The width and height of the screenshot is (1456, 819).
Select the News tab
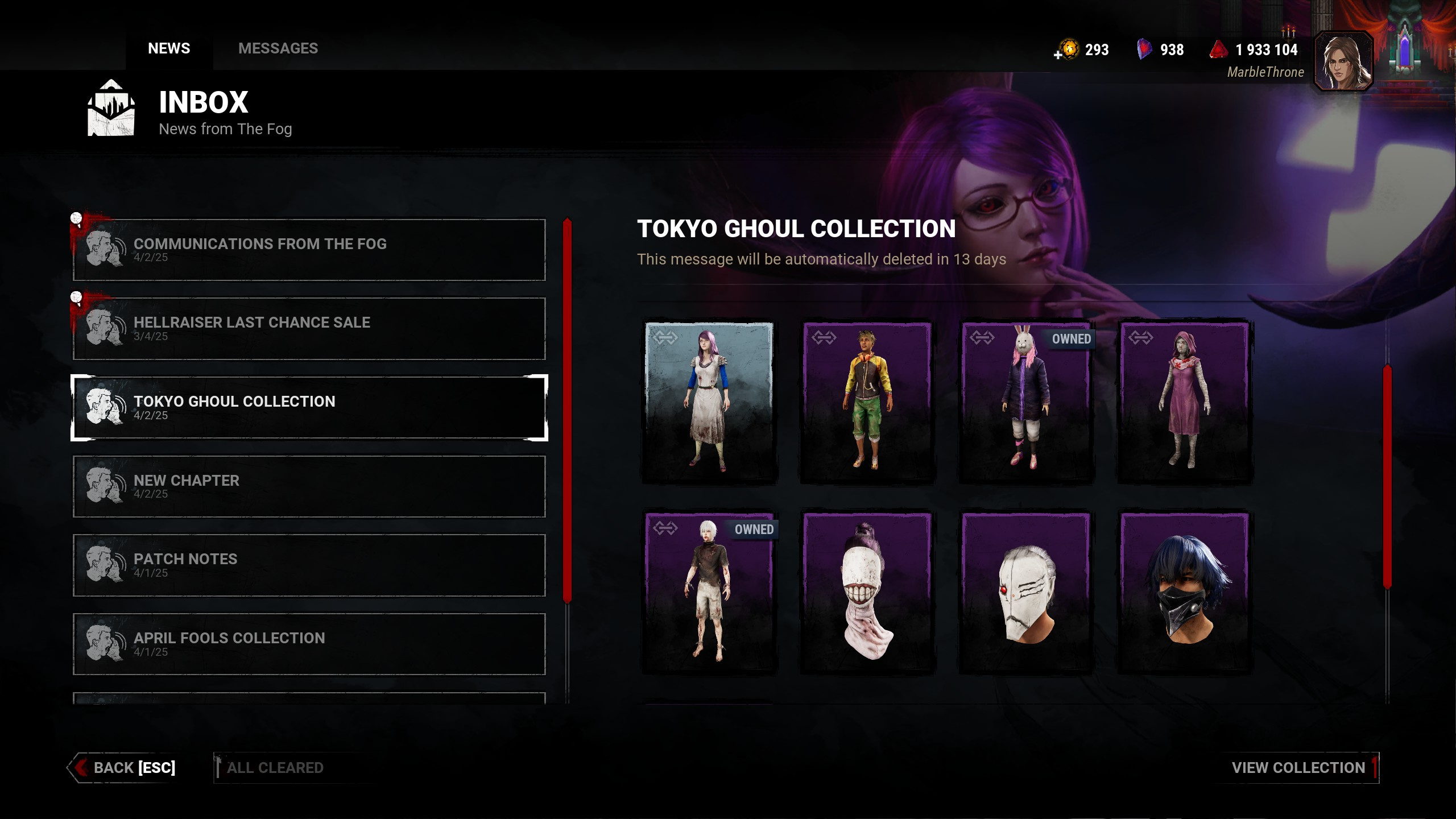169,48
